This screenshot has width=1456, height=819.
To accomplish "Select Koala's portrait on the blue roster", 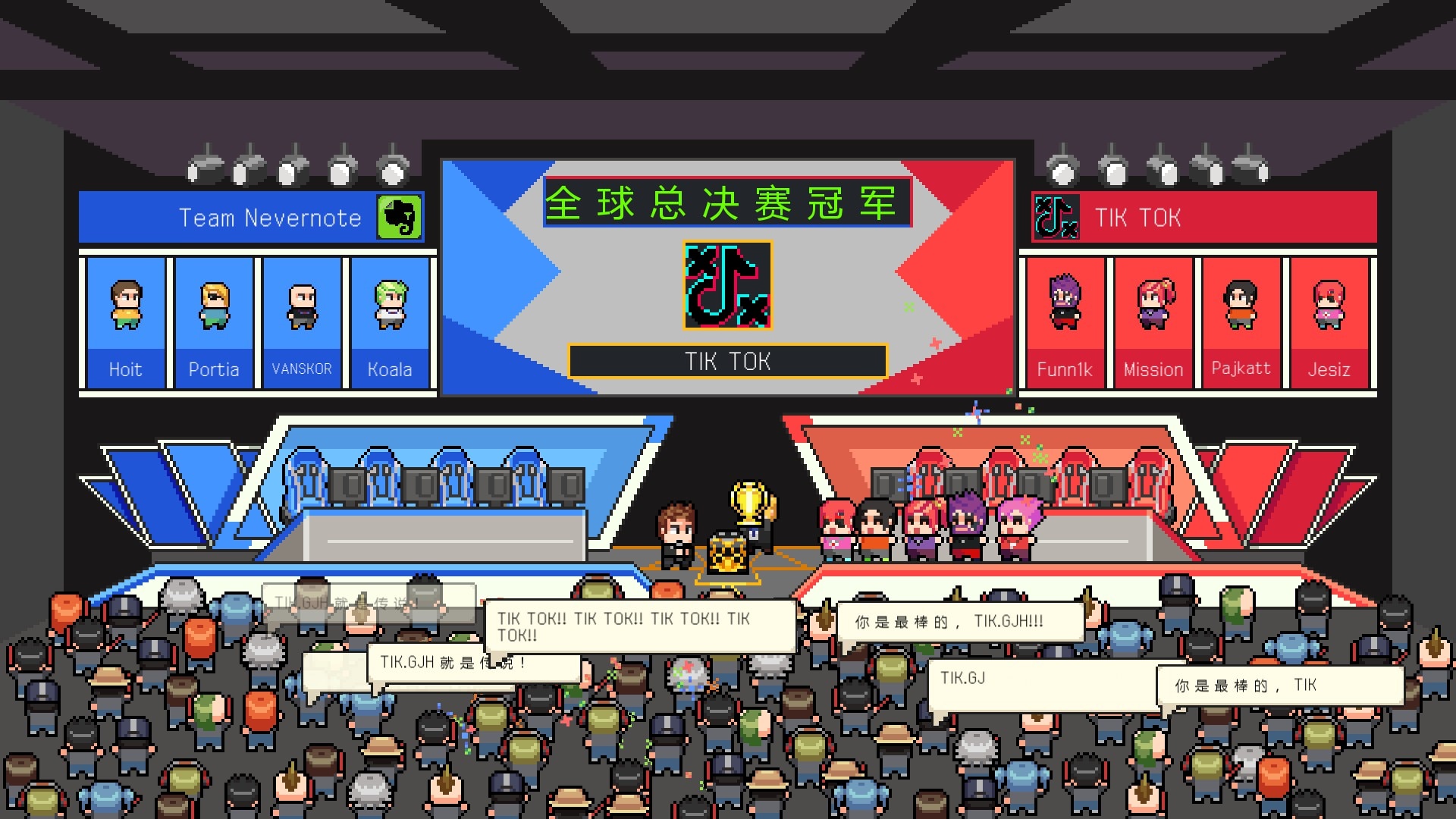I will (391, 307).
